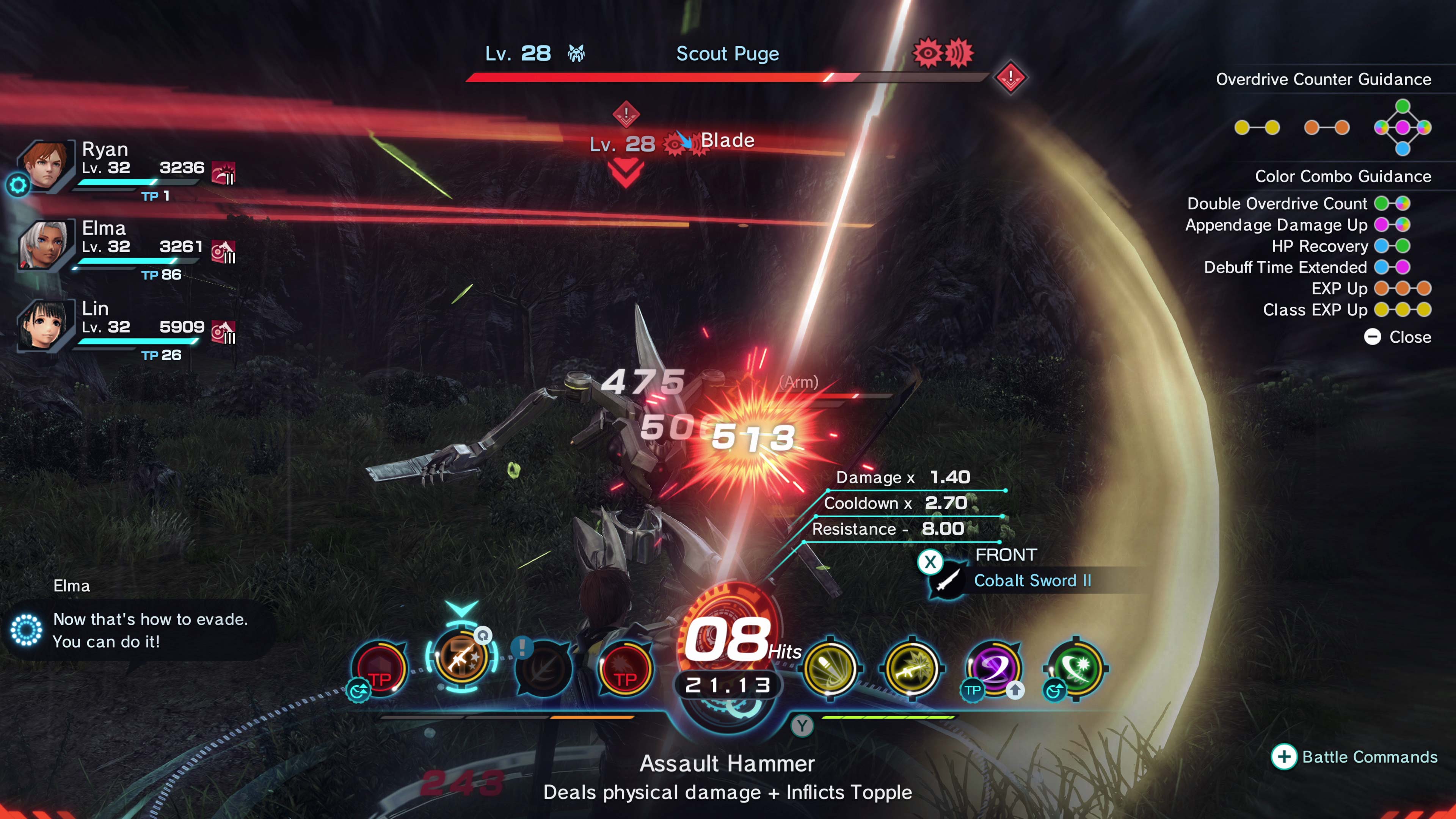
Task: Open the settings gear beside Ryan's portrait
Action: (17, 184)
